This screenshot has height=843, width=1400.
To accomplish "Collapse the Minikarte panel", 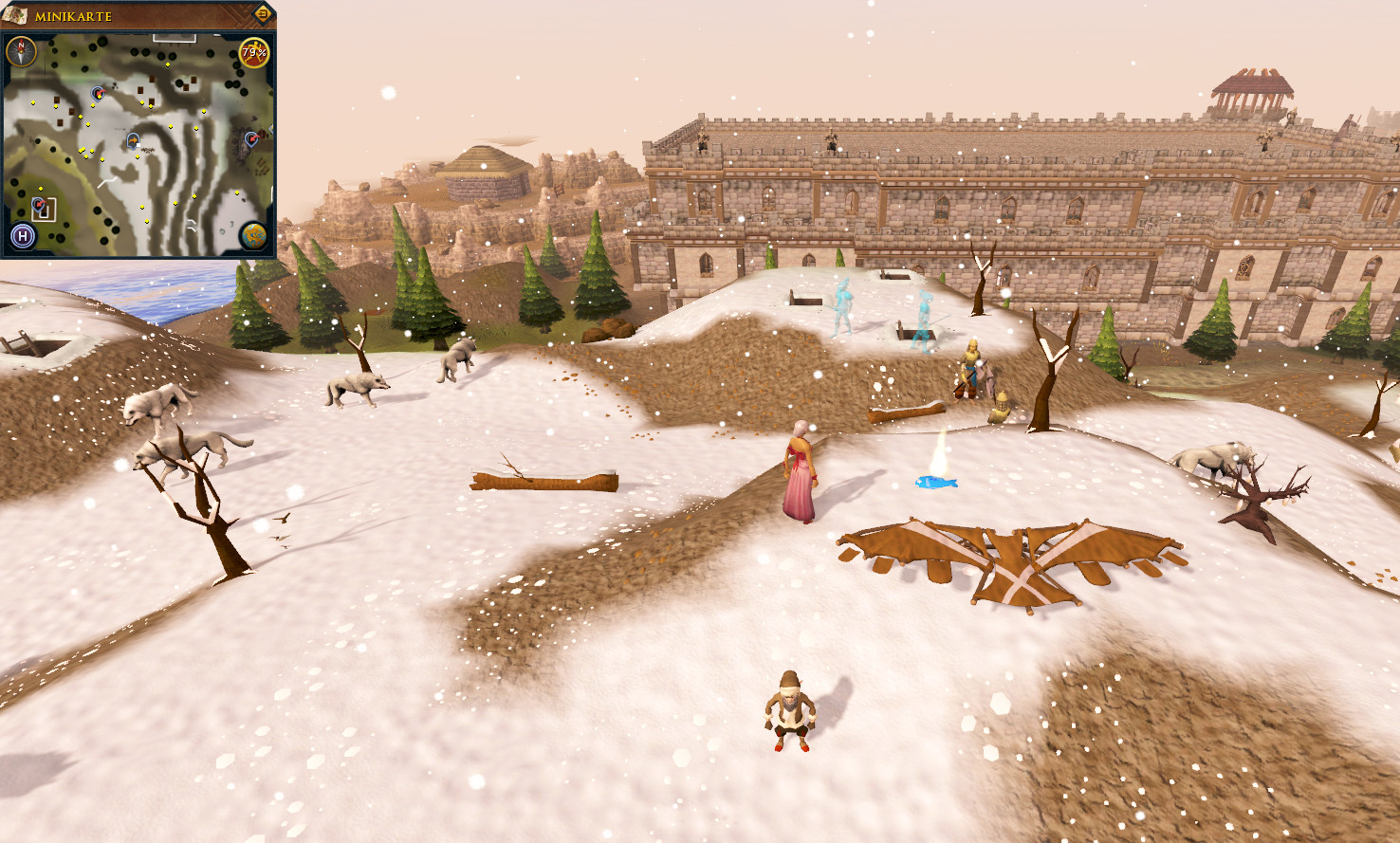I will (264, 13).
